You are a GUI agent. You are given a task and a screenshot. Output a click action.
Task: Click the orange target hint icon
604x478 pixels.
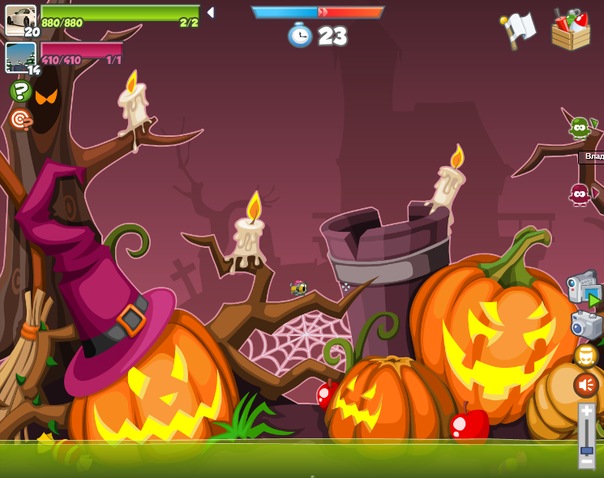(x=20, y=120)
